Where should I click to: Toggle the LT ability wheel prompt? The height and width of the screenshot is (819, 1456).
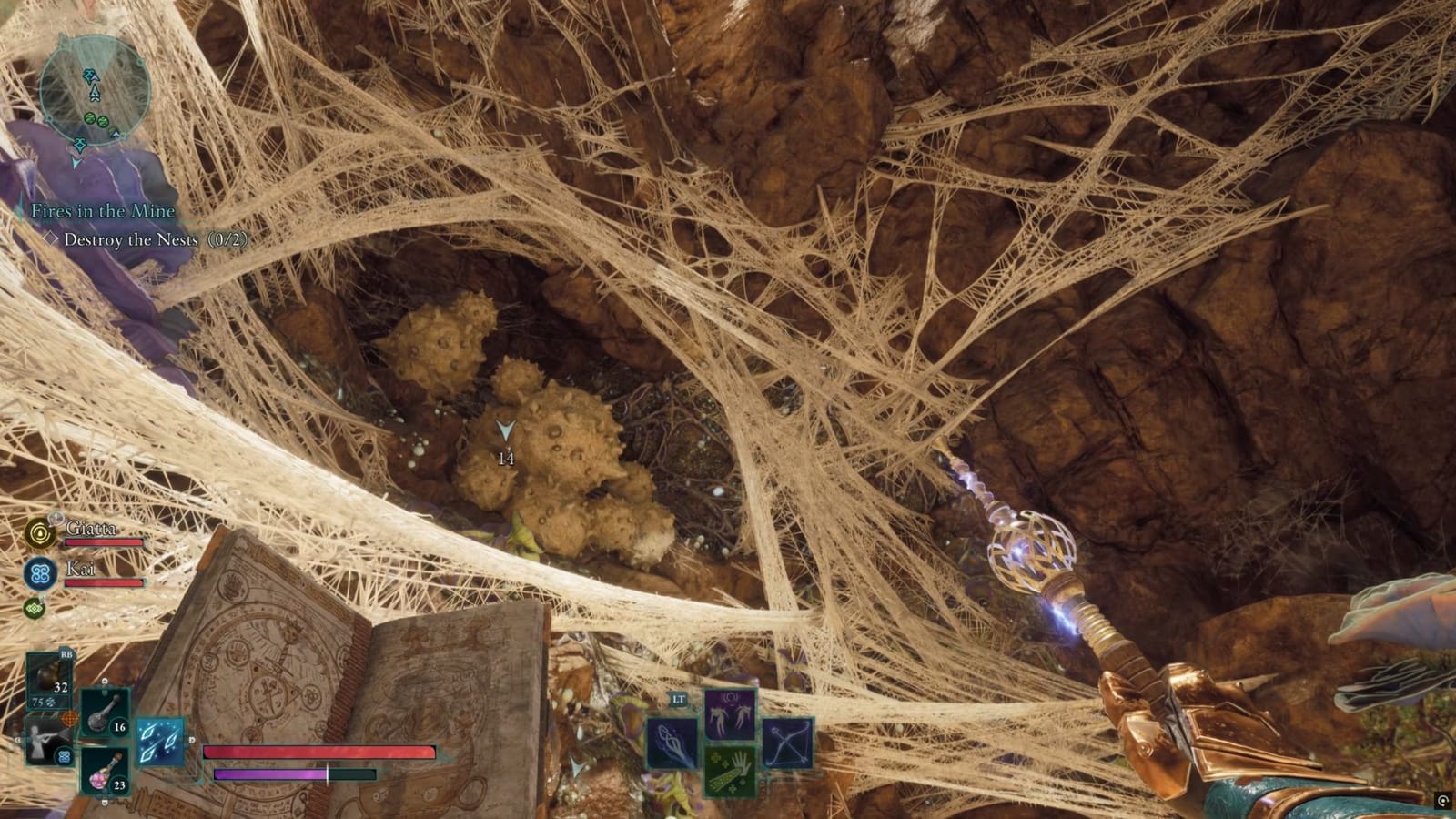click(679, 699)
